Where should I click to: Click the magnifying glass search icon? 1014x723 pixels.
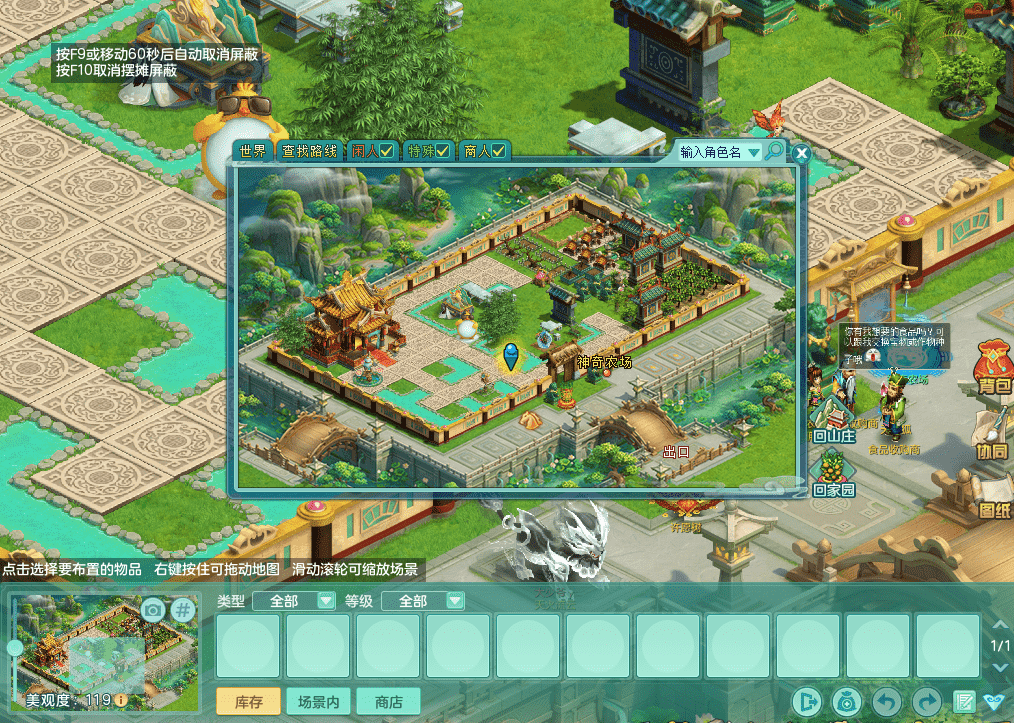[x=774, y=151]
